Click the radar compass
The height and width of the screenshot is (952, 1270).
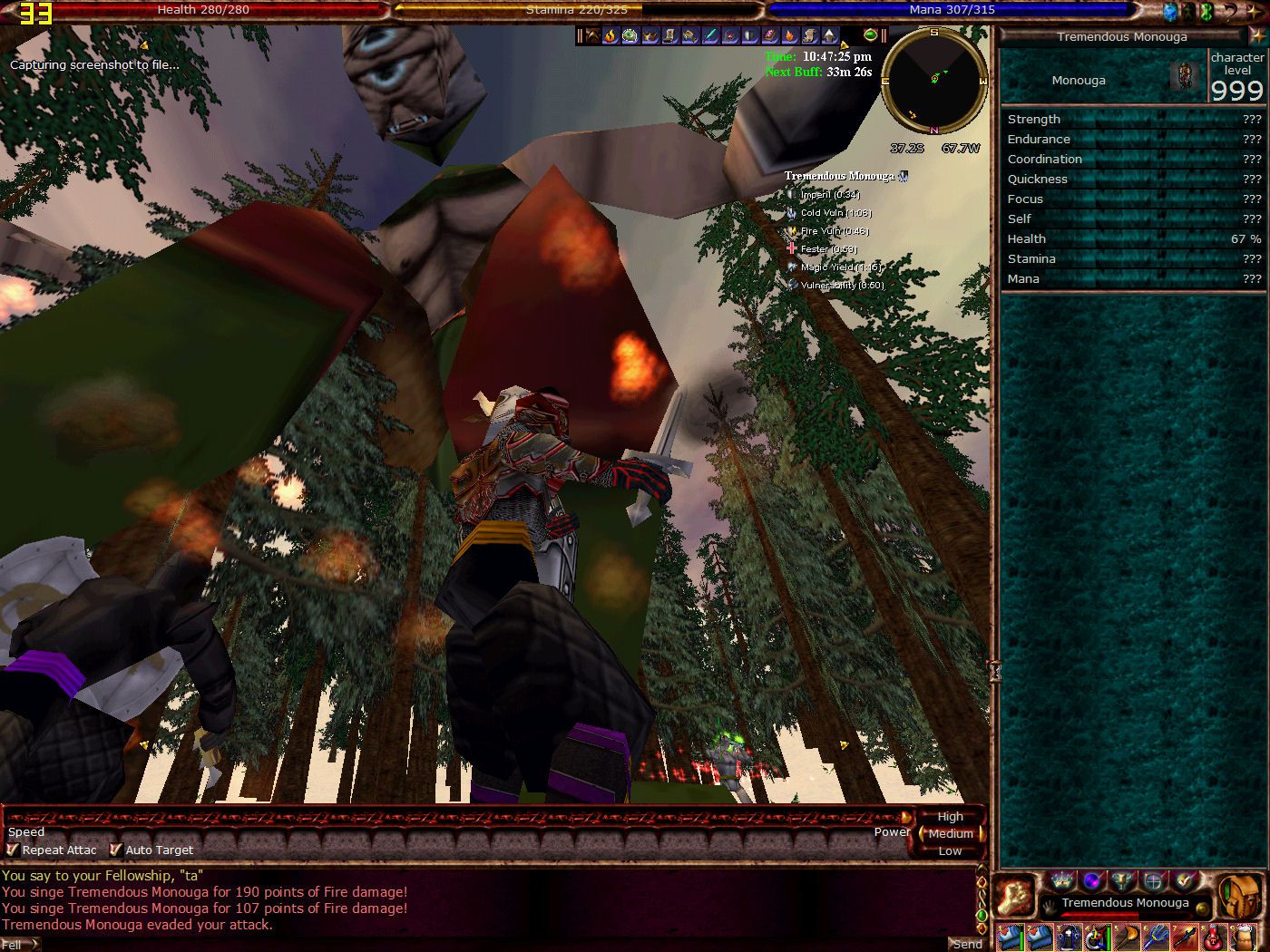coord(934,80)
